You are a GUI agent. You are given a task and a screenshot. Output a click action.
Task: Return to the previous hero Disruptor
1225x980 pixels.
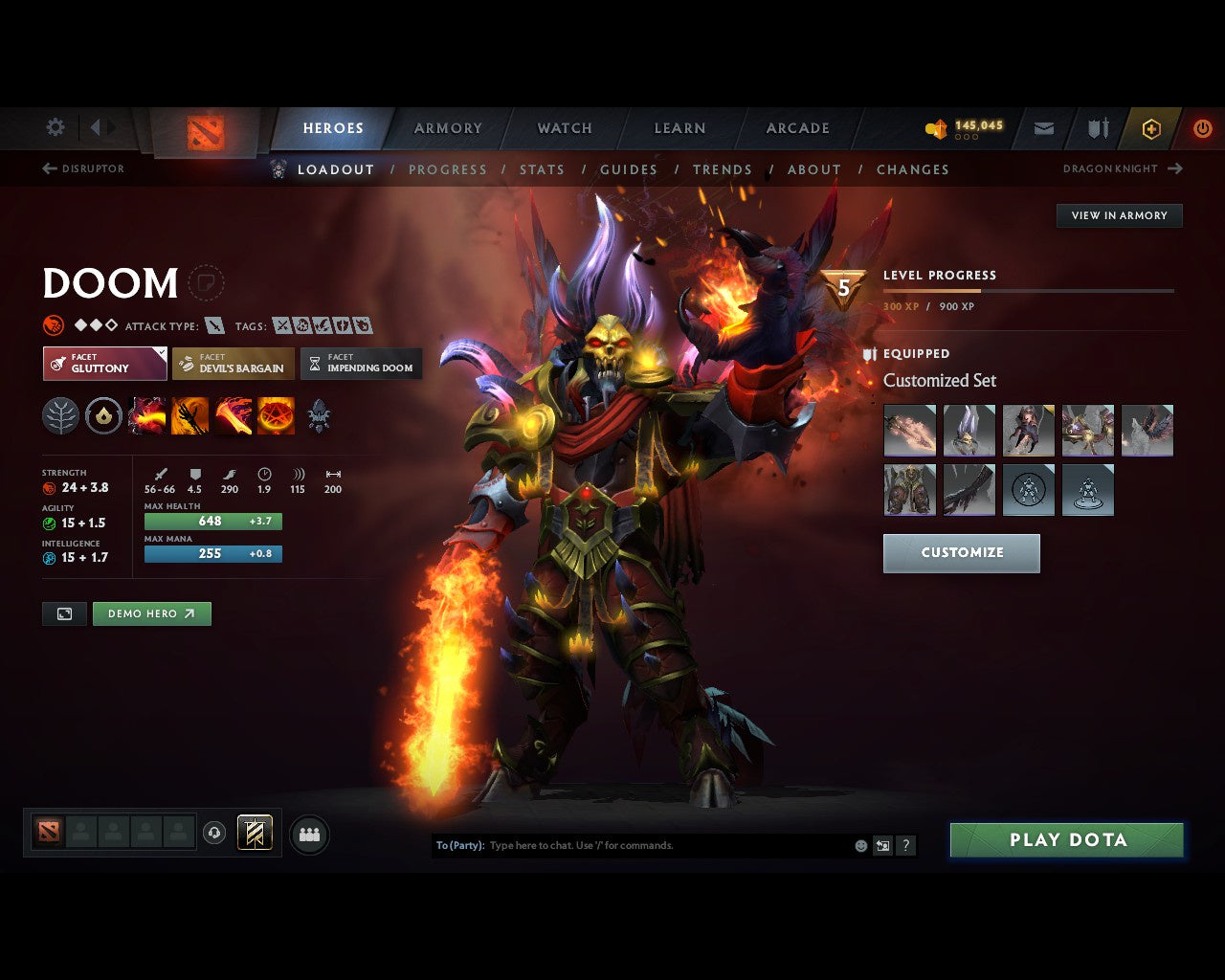click(85, 168)
